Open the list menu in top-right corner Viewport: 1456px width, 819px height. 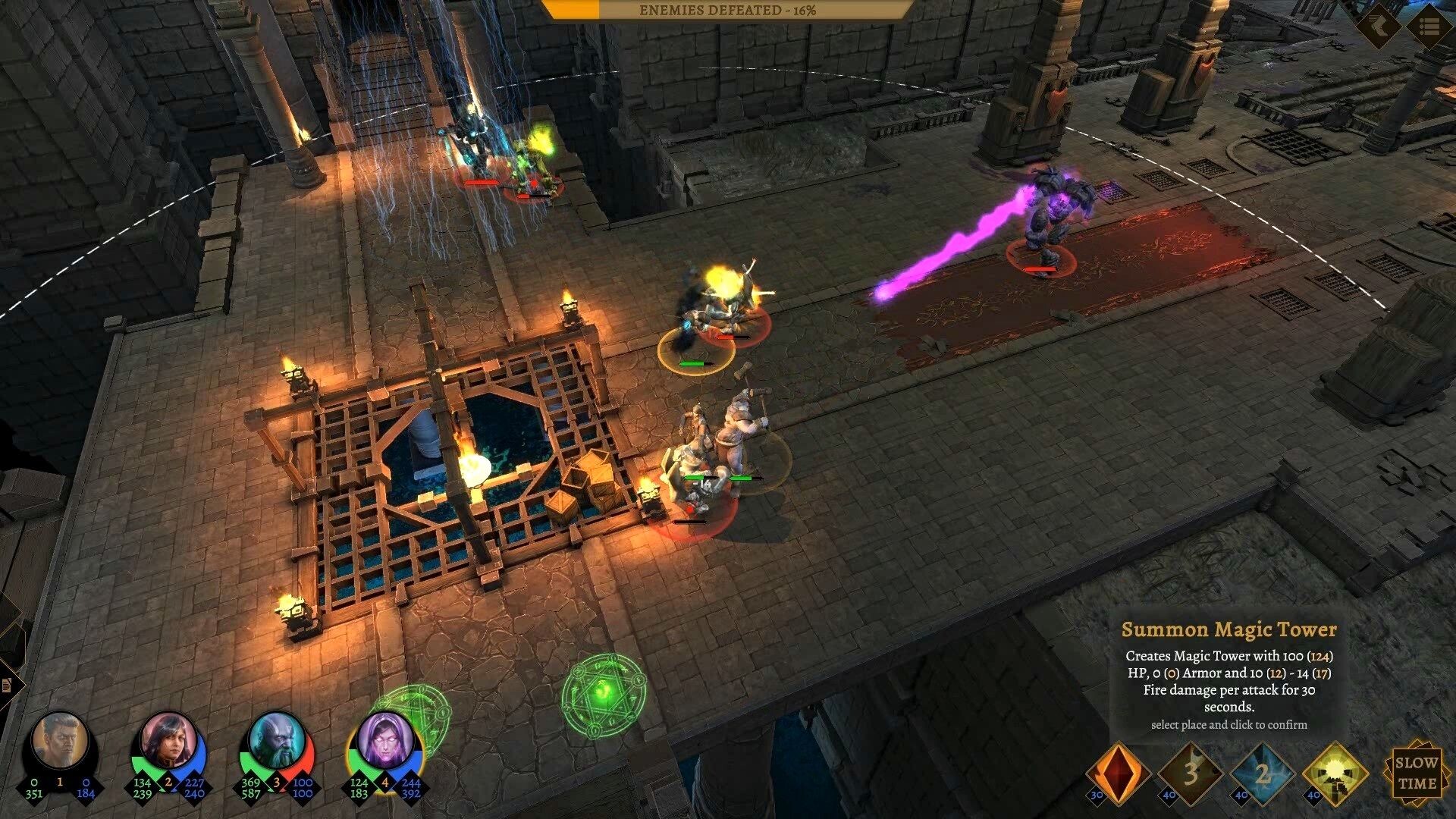coord(1429,27)
